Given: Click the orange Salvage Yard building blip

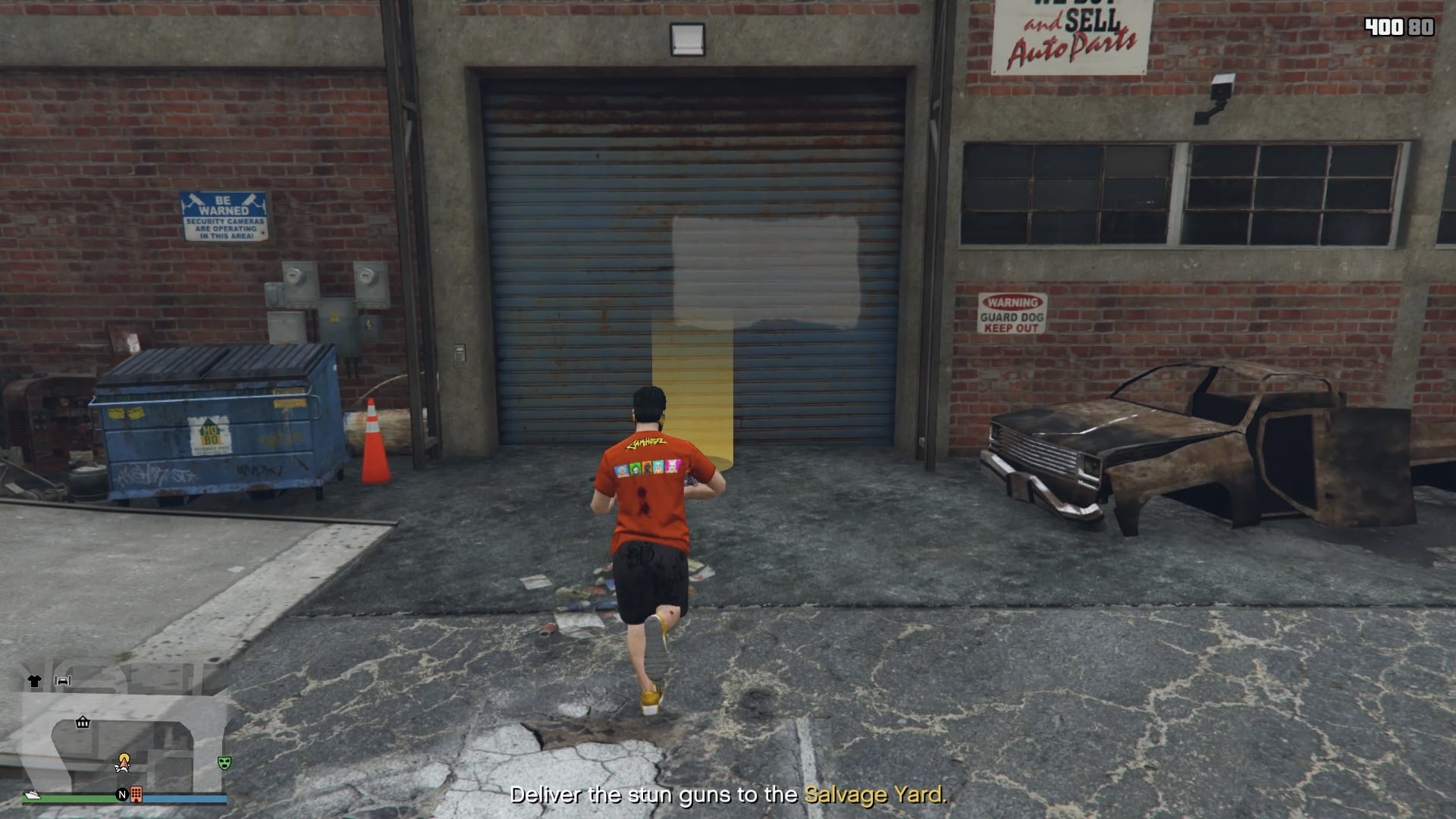Looking at the screenshot, I should 136,795.
